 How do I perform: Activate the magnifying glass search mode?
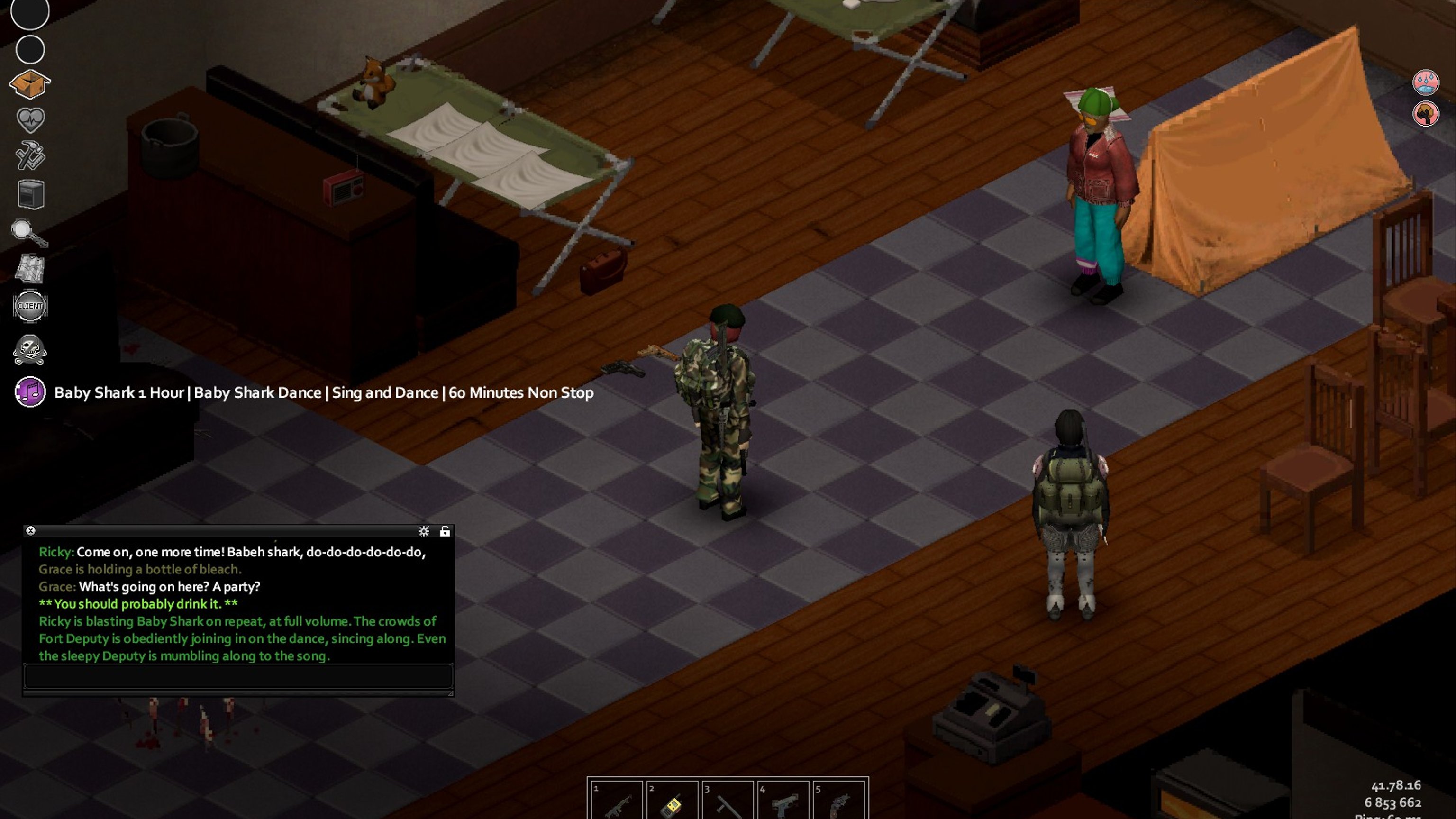[29, 232]
